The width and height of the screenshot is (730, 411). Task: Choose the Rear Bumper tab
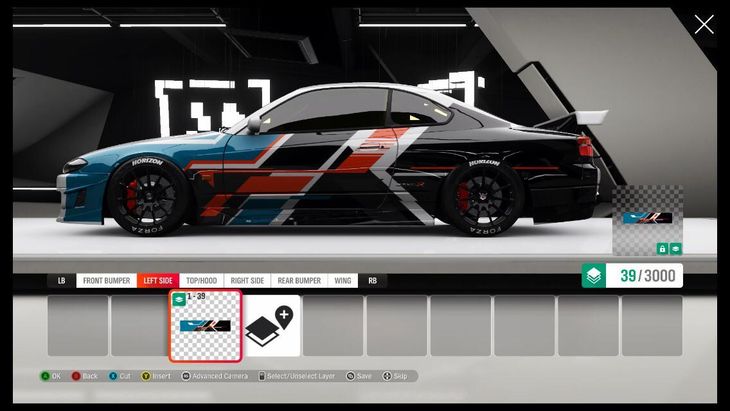point(299,281)
